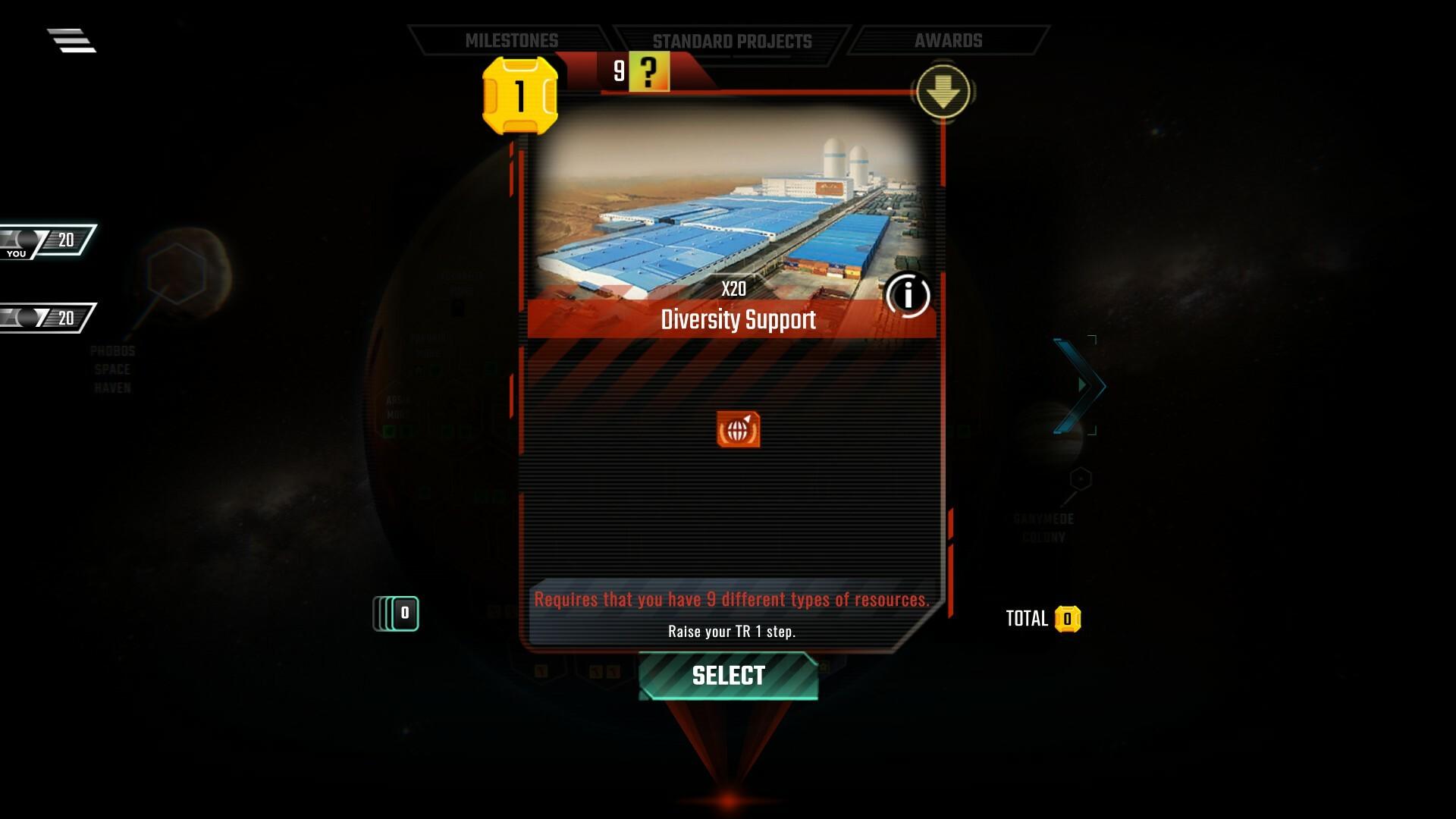Click the yellow cost badge showing 1
Screen dimensions: 1456x819
519,97
